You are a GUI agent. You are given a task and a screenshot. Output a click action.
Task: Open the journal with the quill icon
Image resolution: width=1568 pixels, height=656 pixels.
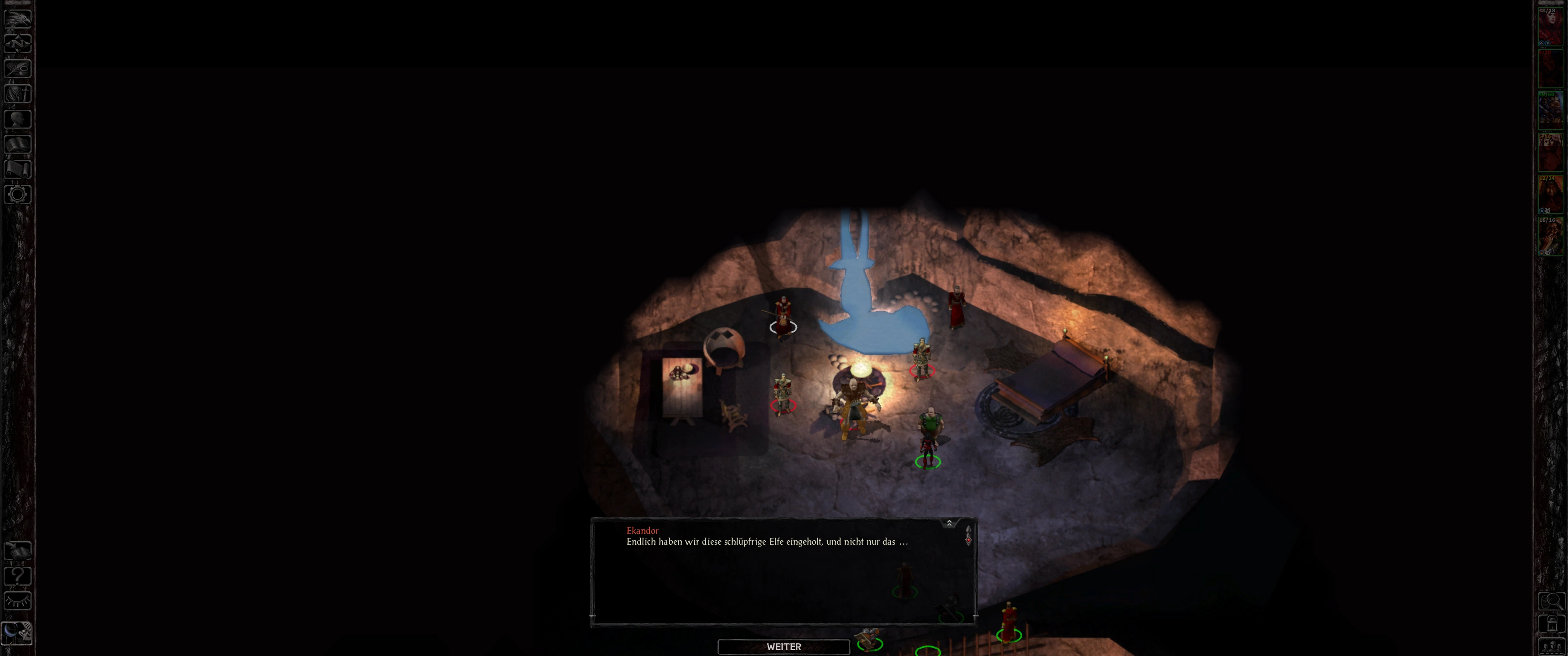18,68
